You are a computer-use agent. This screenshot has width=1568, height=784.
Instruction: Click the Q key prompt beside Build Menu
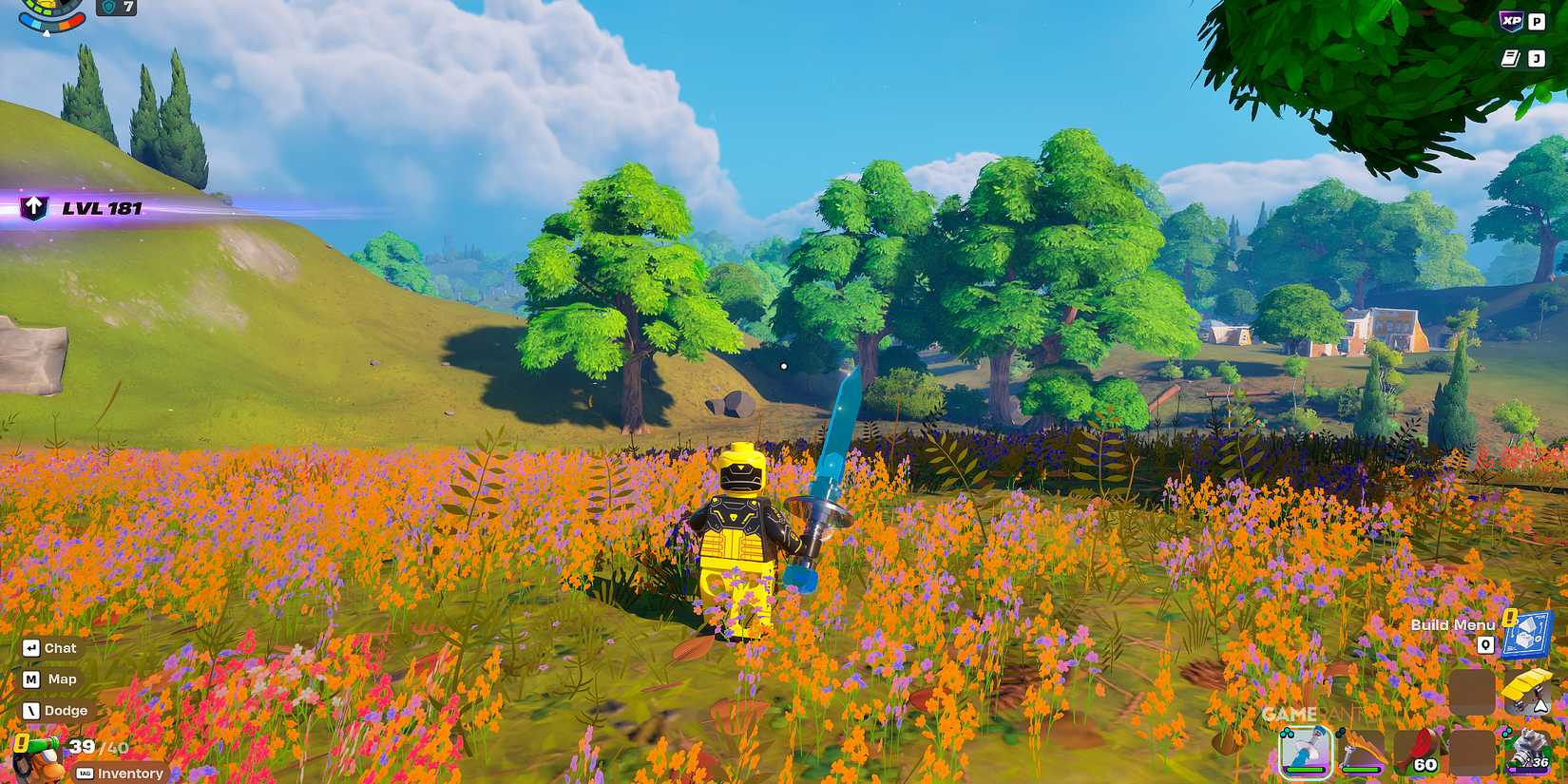coord(1485,644)
